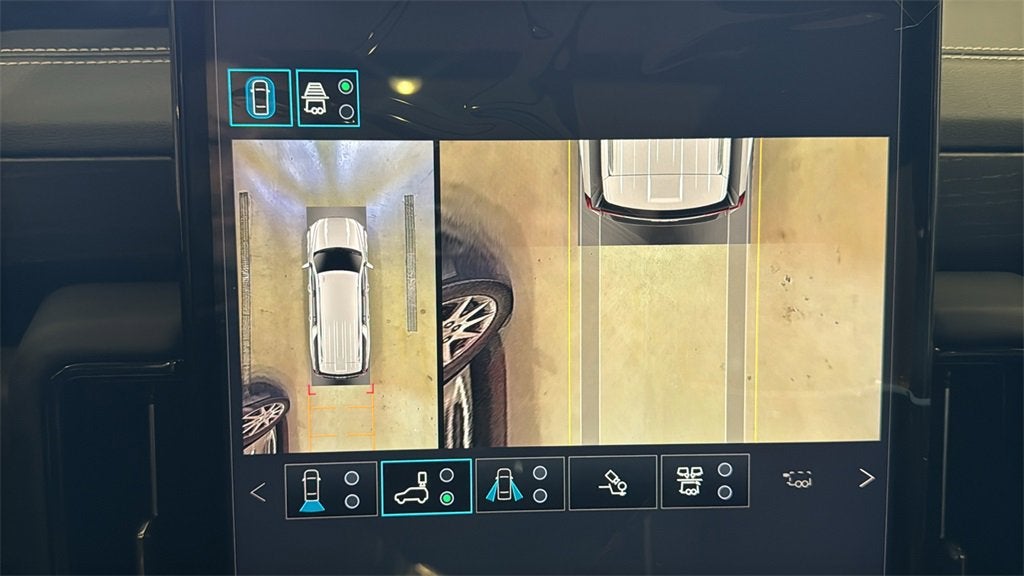Choose the rear camera view with blue cone
1024x576 pixels.
[331, 488]
